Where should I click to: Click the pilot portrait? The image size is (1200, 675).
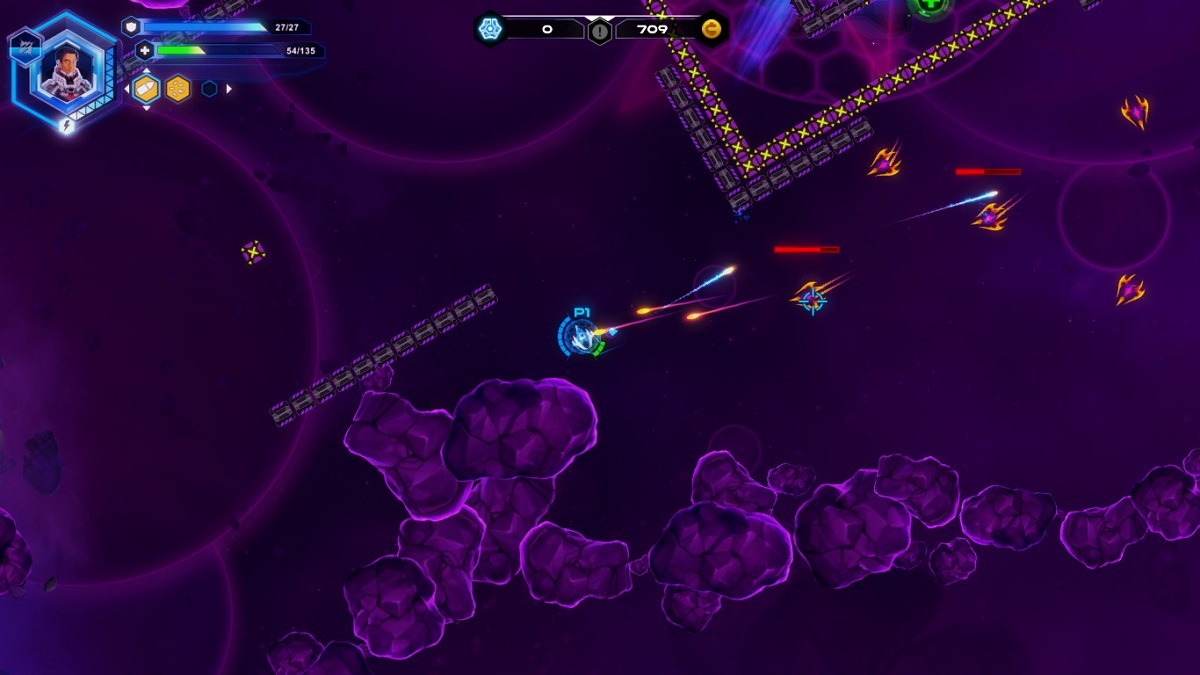(66, 71)
